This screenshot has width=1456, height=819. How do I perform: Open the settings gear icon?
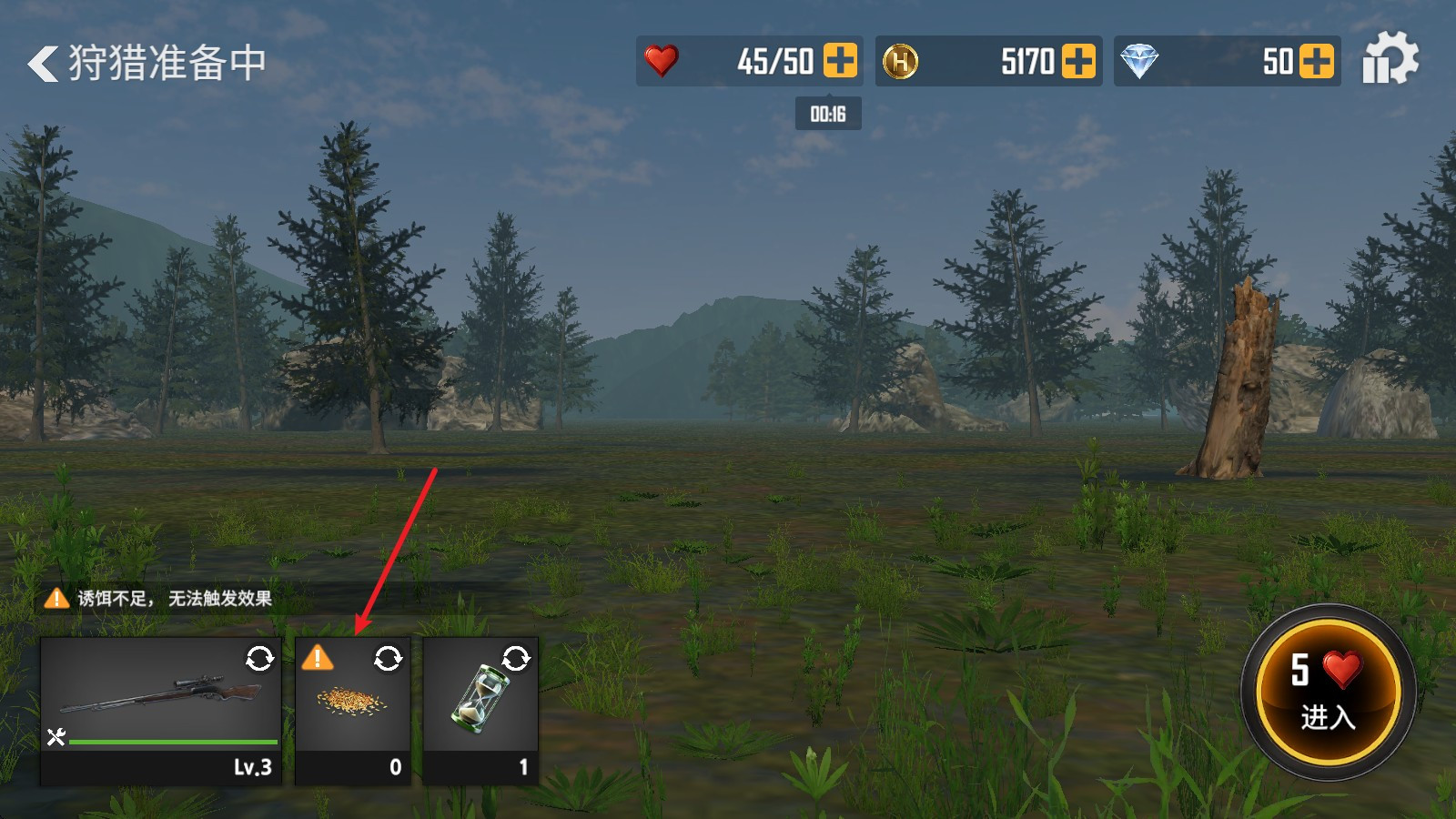[x=1390, y=59]
